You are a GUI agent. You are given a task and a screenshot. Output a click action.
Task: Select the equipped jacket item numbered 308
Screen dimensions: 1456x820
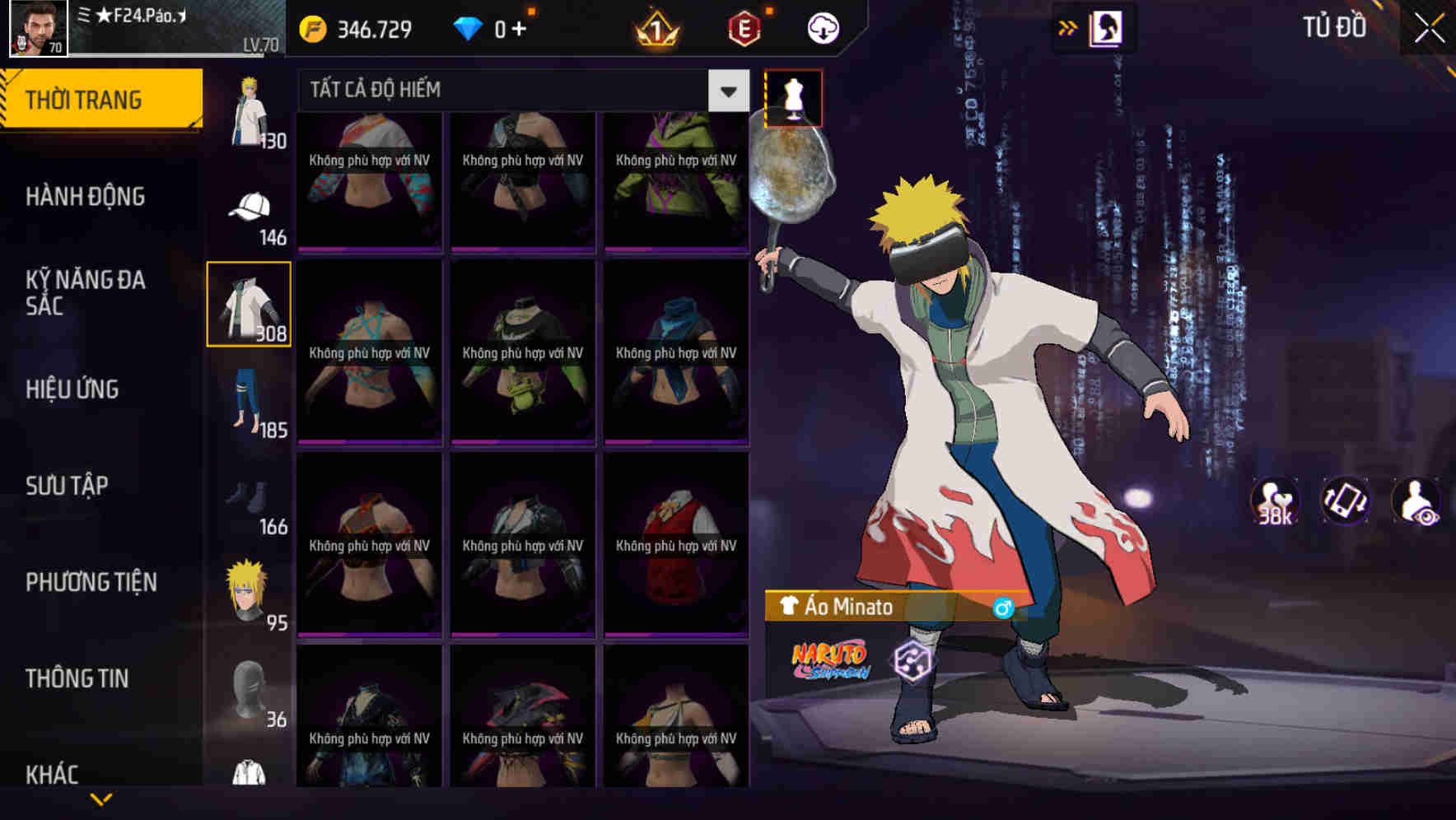point(249,305)
